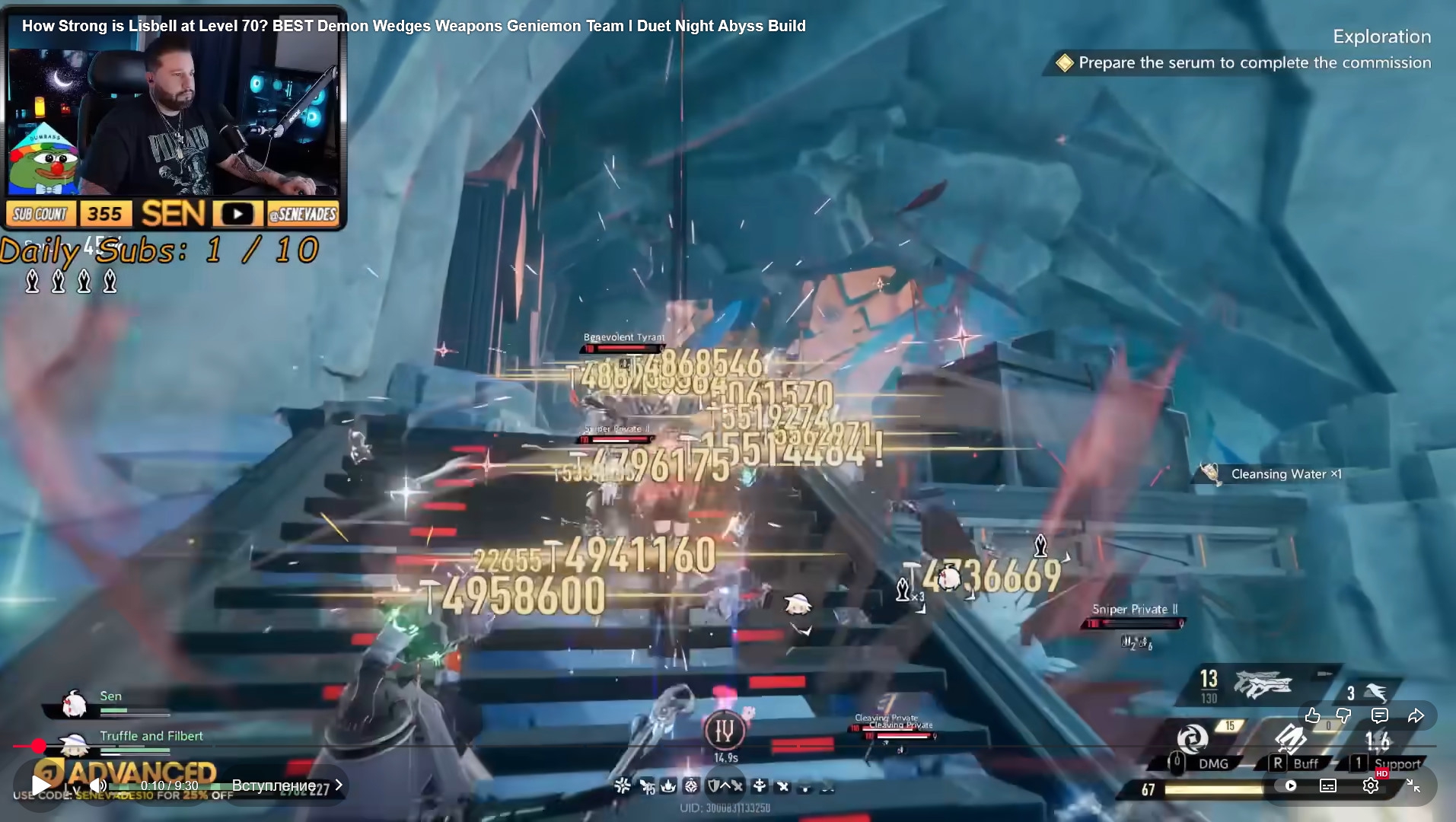Select the dual pistols weapon panel
Image resolution: width=1456 pixels, height=822 pixels.
[1262, 684]
